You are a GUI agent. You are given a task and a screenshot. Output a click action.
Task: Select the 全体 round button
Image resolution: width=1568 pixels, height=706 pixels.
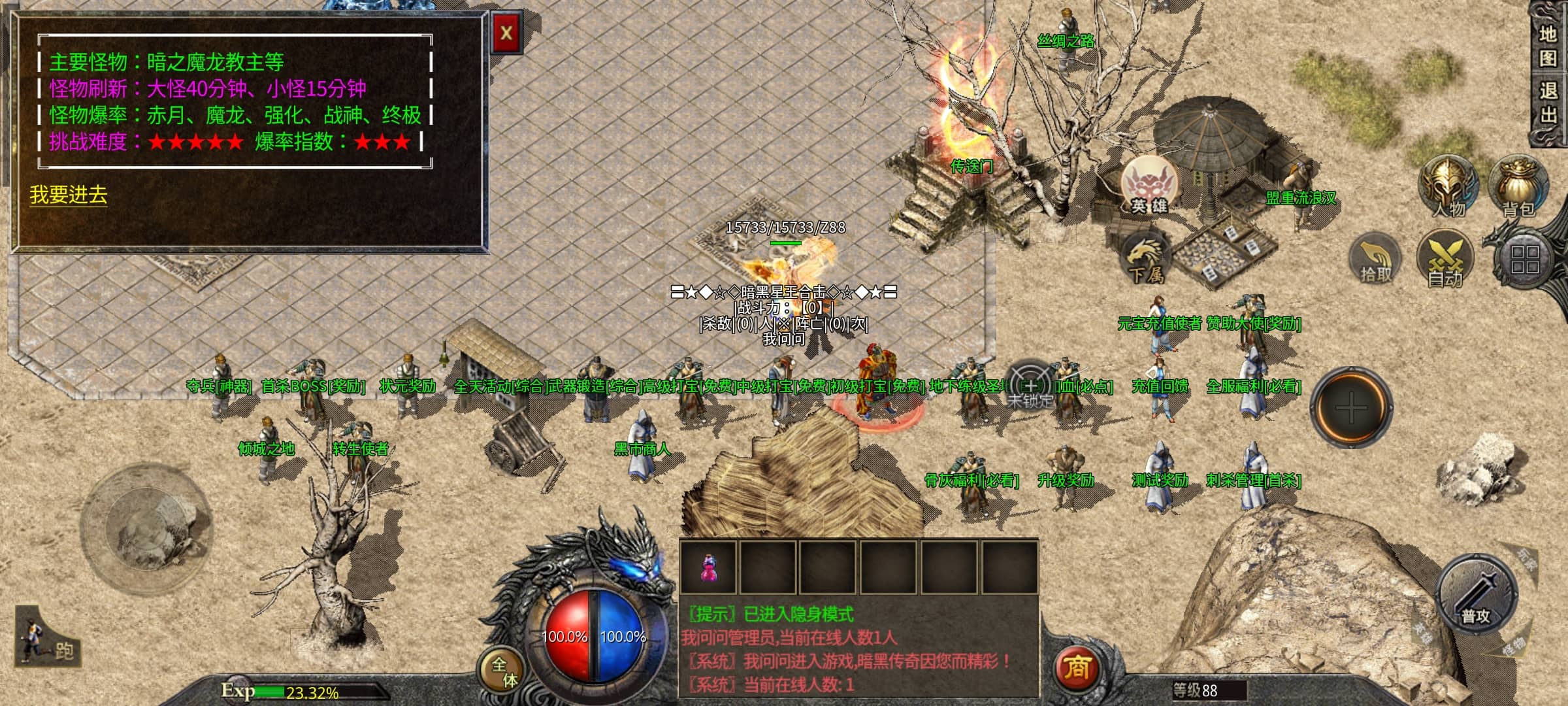pyautogui.click(x=504, y=671)
